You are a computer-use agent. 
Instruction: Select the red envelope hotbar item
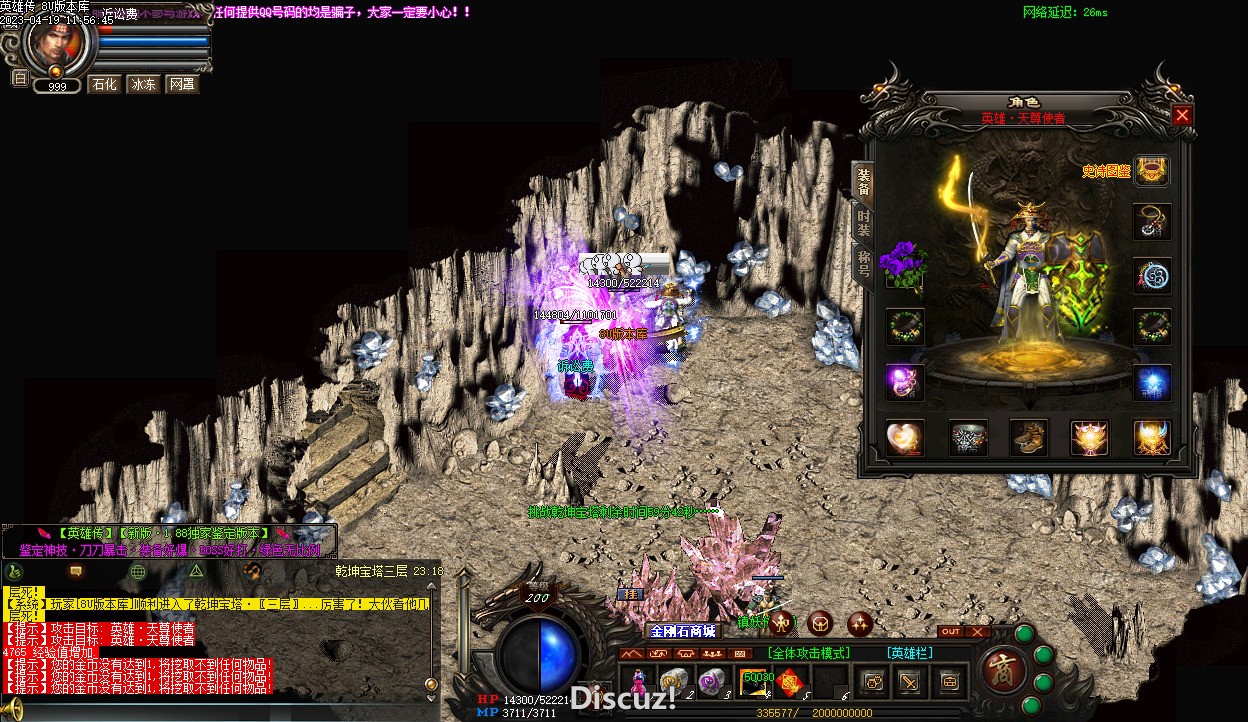point(791,681)
